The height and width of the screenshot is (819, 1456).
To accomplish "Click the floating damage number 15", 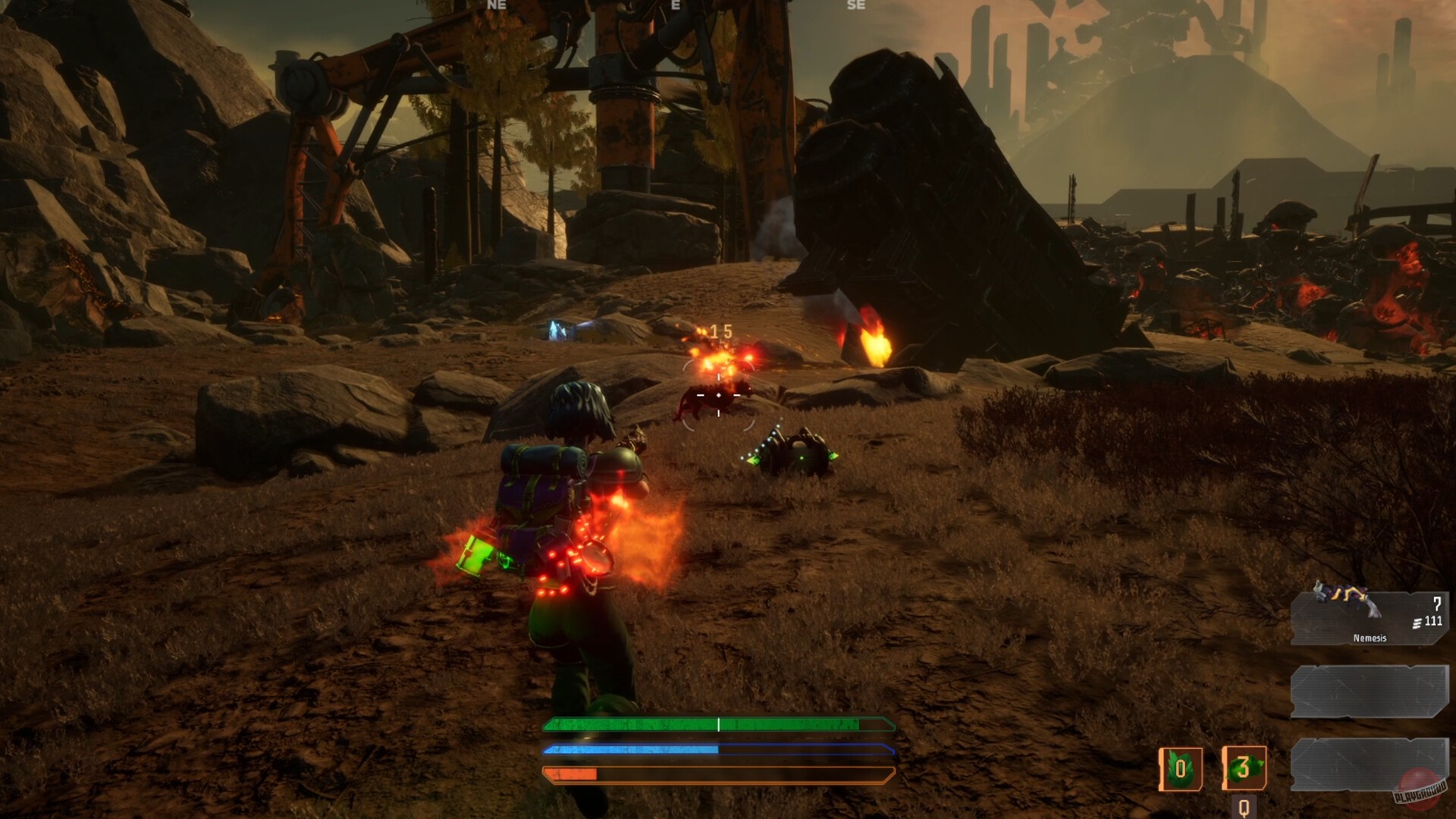I will pos(721,331).
